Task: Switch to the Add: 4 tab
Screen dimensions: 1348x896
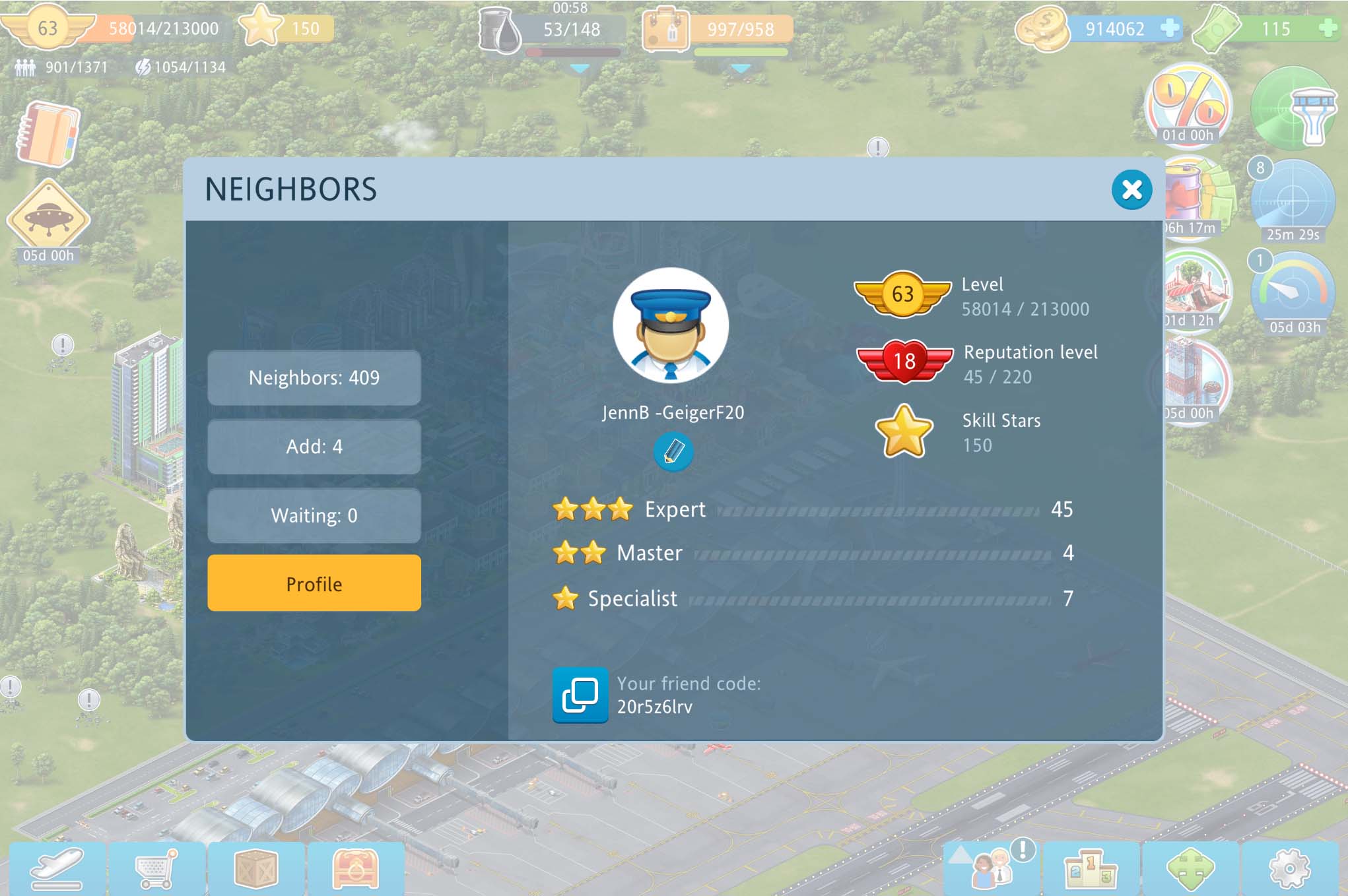Action: [314, 447]
